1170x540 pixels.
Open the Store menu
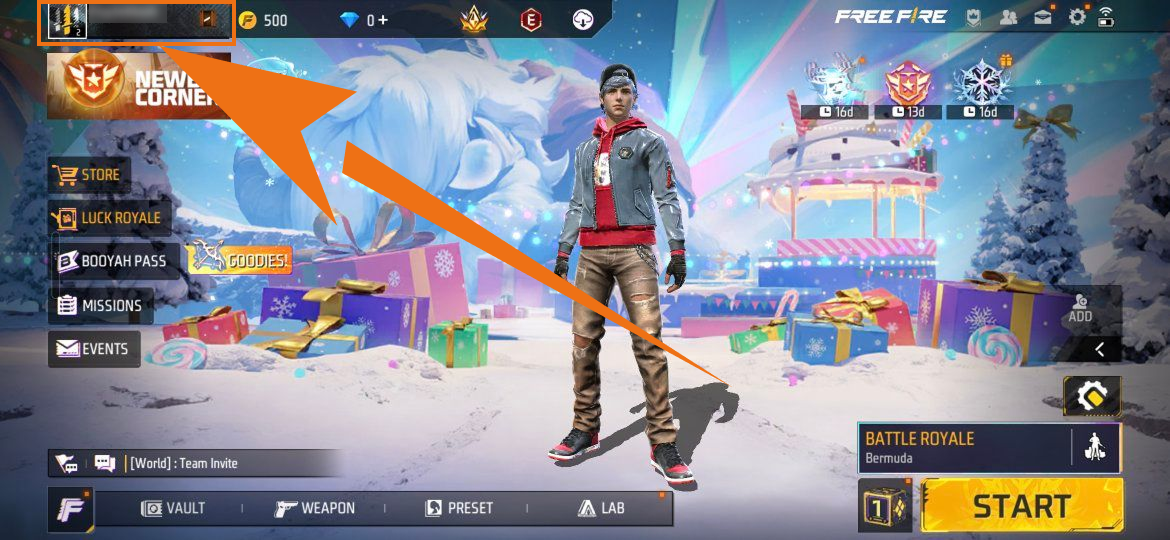point(90,176)
